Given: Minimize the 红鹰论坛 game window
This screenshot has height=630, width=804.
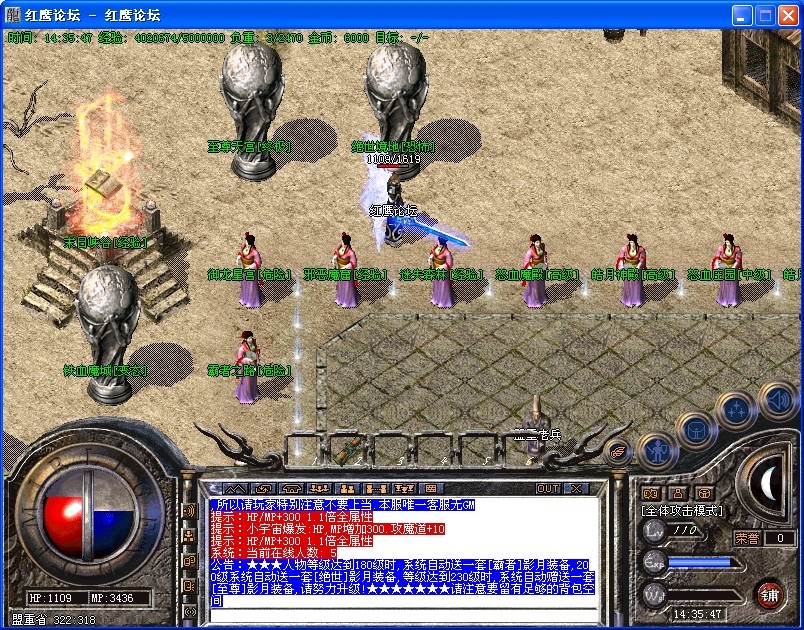Looking at the screenshot, I should point(742,15).
